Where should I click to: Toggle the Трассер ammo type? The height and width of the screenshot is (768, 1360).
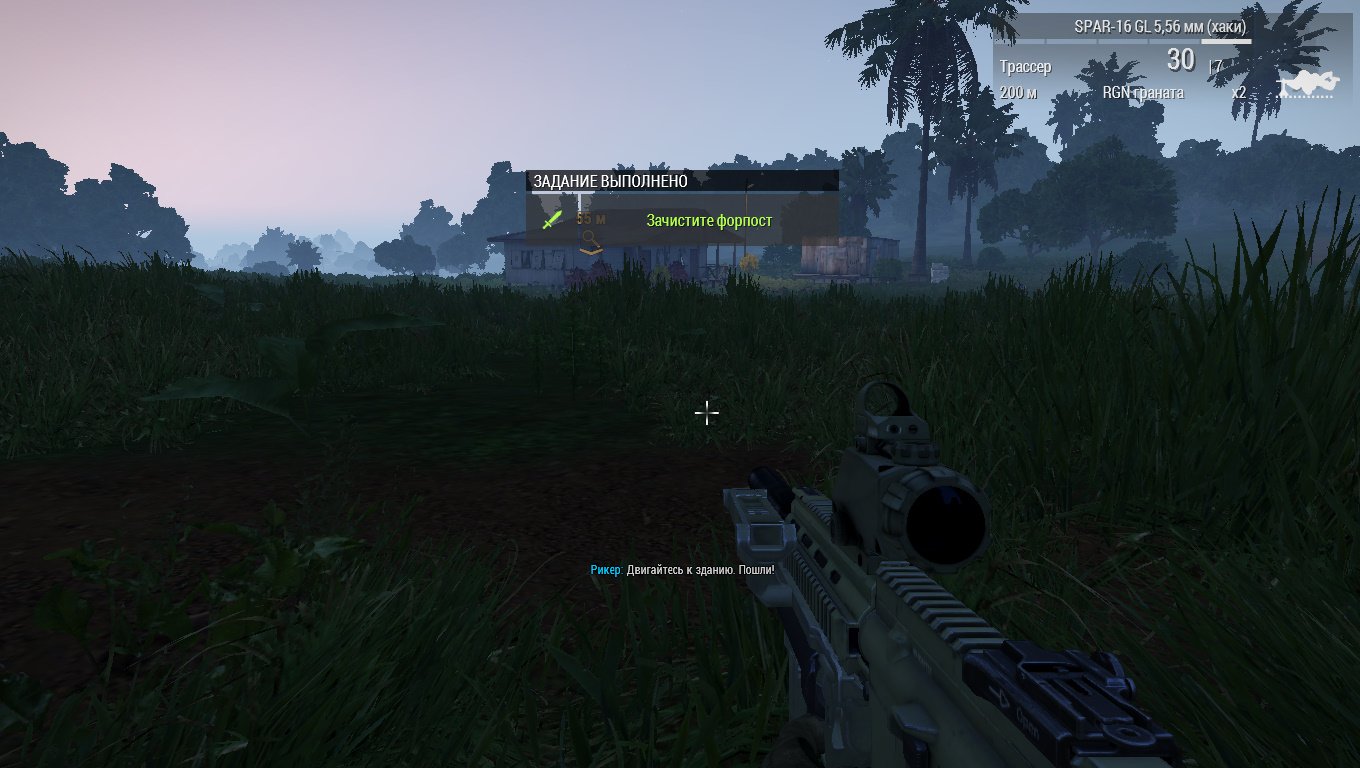click(1025, 65)
